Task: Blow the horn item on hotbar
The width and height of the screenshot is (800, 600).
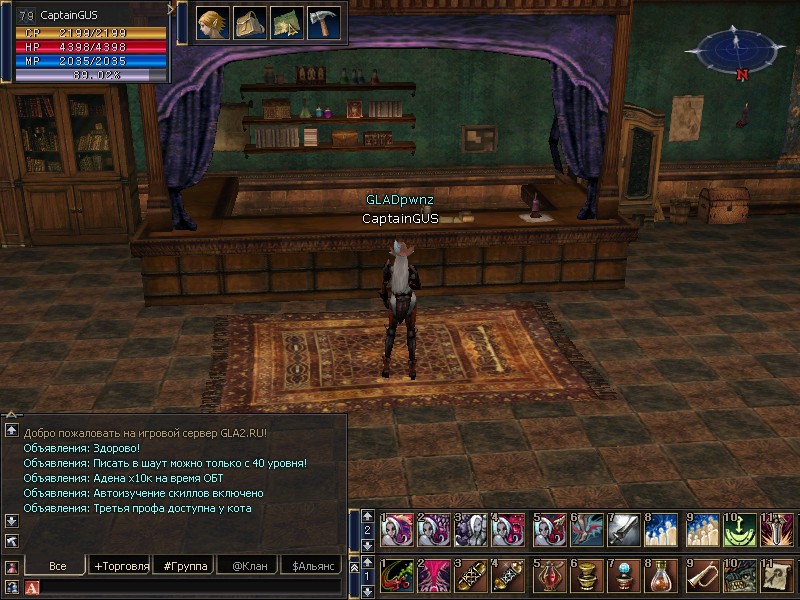Action: tap(702, 577)
